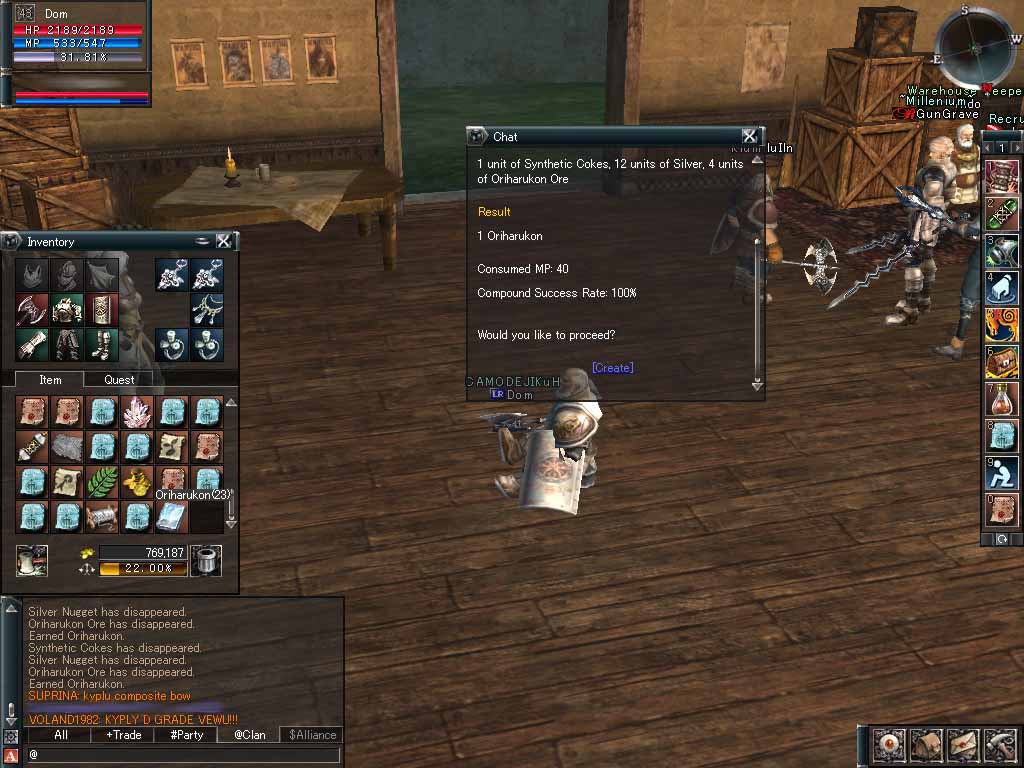Use the red potion hotbar slot

[1002, 399]
